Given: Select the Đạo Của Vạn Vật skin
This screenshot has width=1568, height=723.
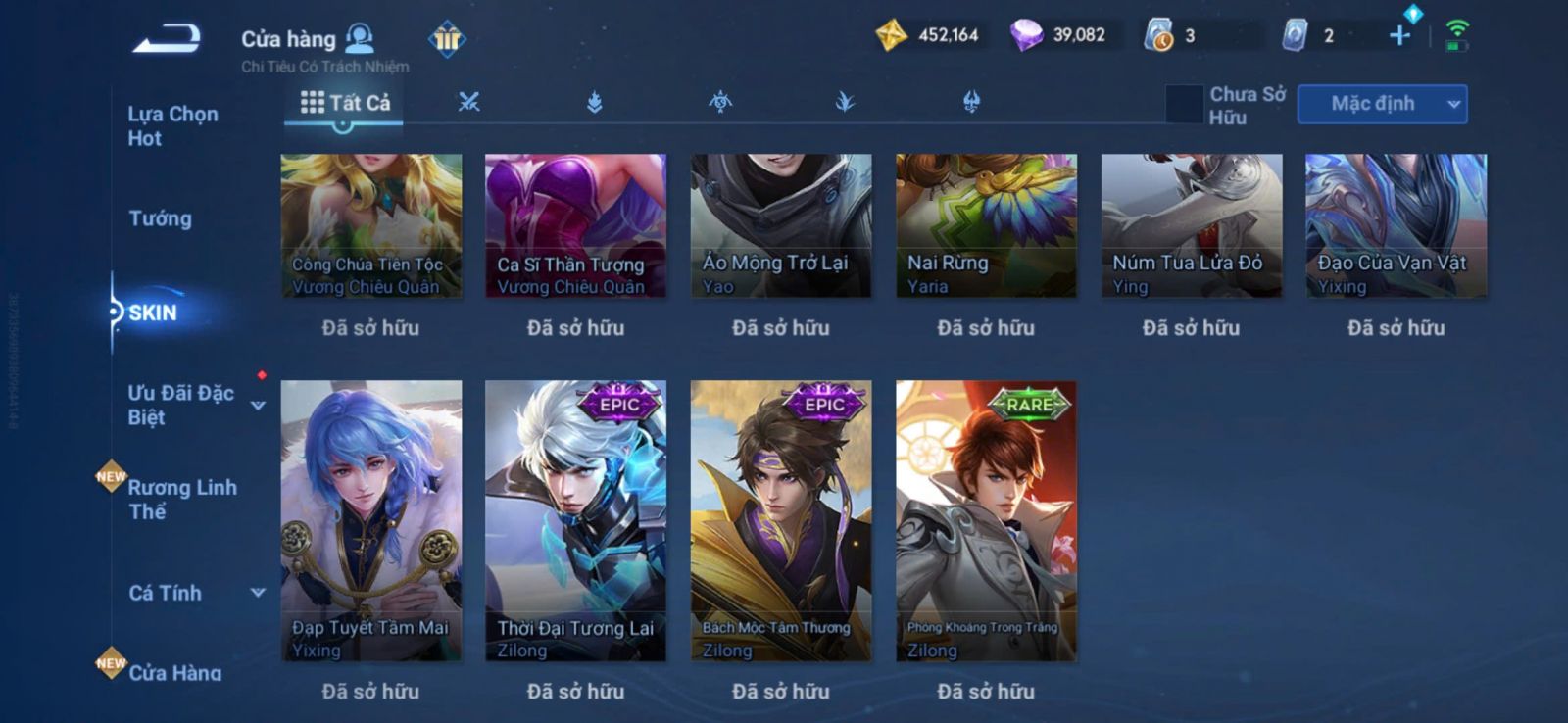Looking at the screenshot, I should tap(1396, 225).
